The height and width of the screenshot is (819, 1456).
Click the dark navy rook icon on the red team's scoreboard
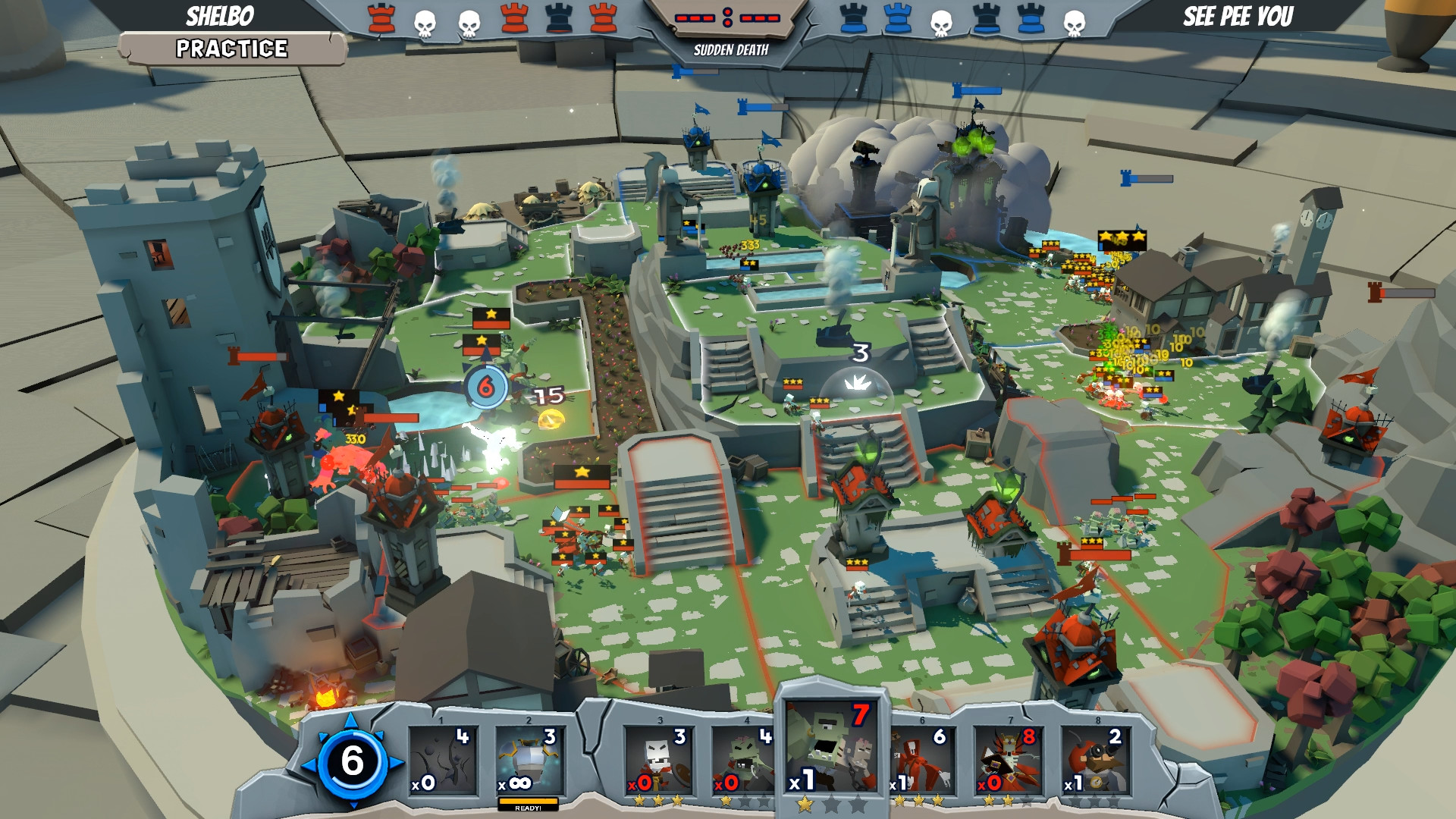[x=558, y=18]
